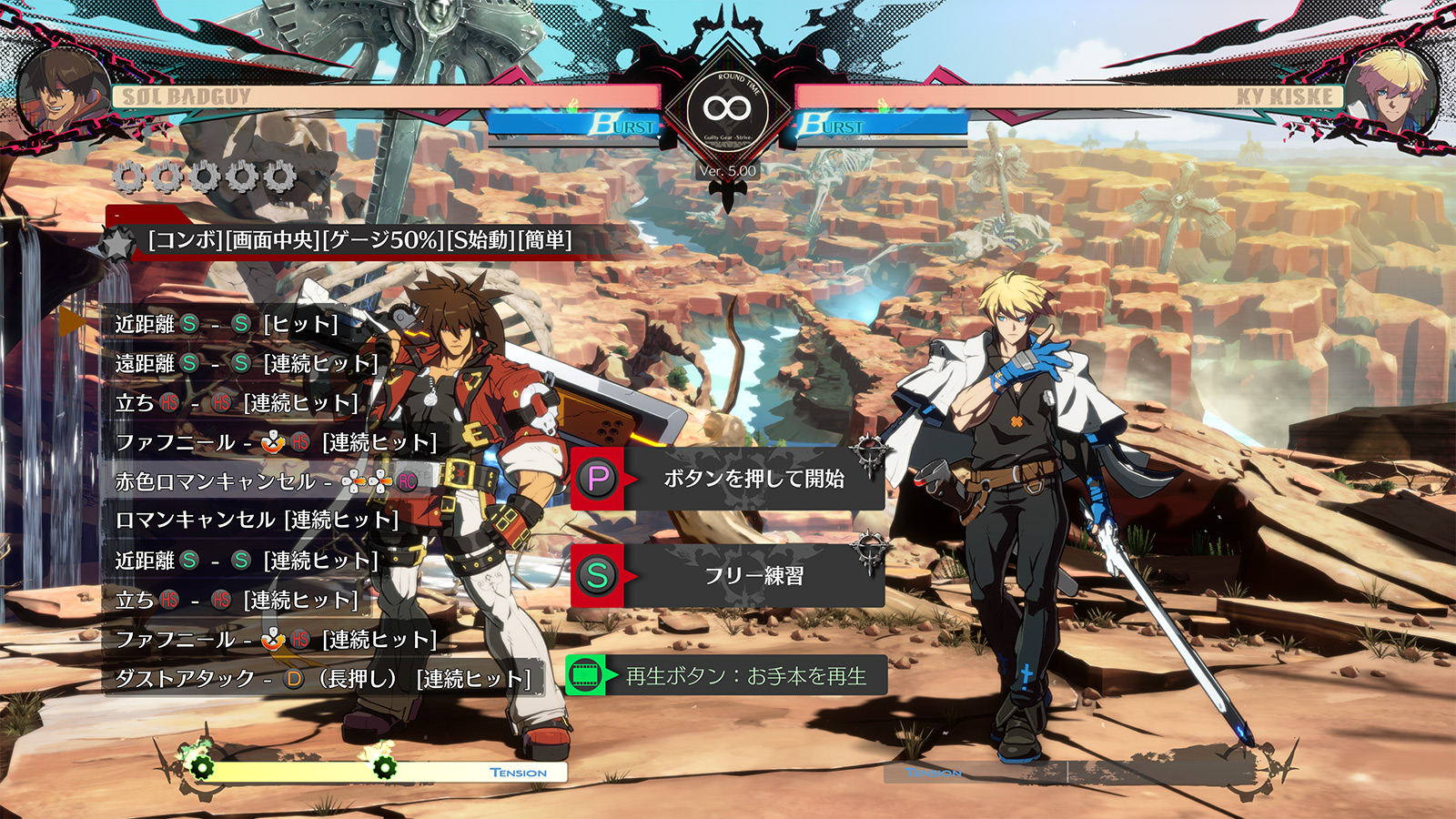Select the 赤色ロマンキャンセル combo step
Screen dimensions: 1456x819
coord(266,481)
